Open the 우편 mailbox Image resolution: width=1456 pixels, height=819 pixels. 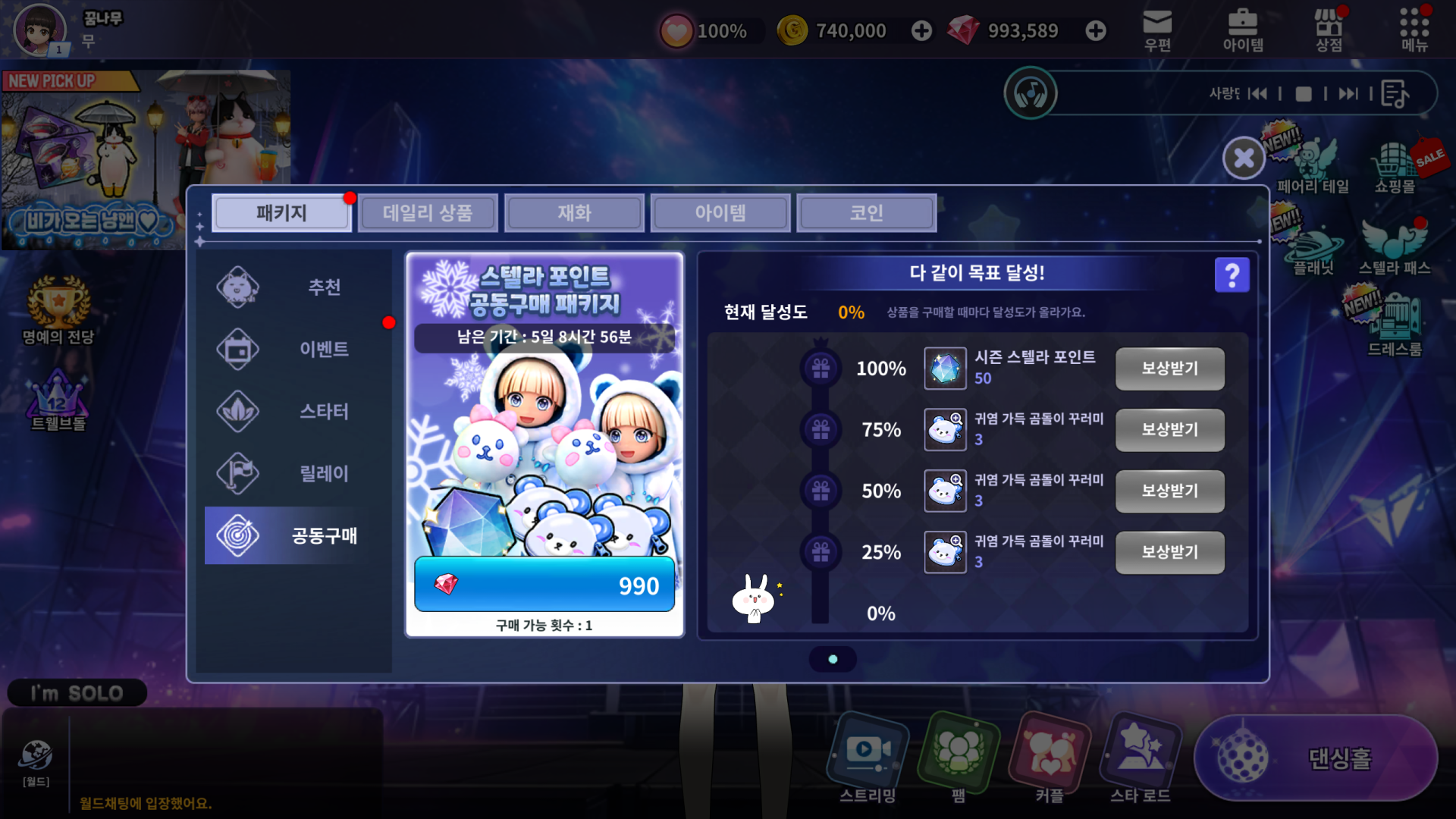coord(1157,30)
